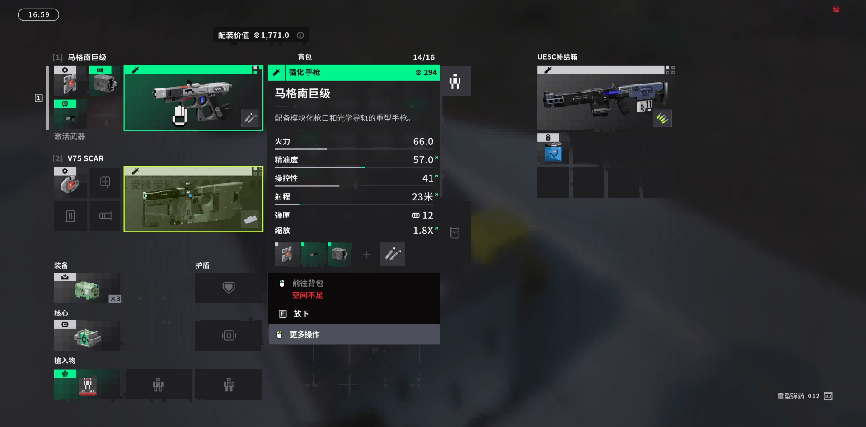Choose the 更多操作 (more actions) option

354,334
